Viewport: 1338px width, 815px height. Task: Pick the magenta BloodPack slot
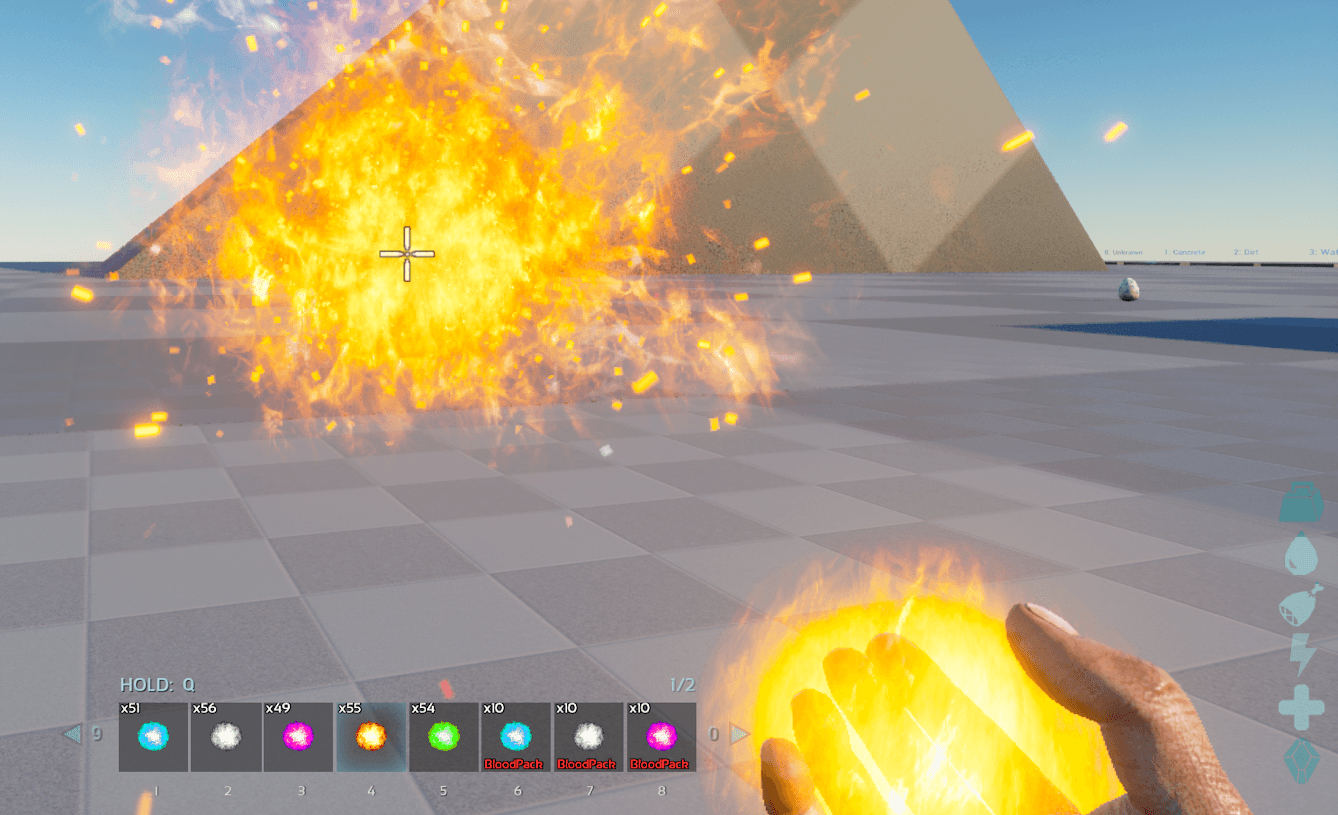661,737
